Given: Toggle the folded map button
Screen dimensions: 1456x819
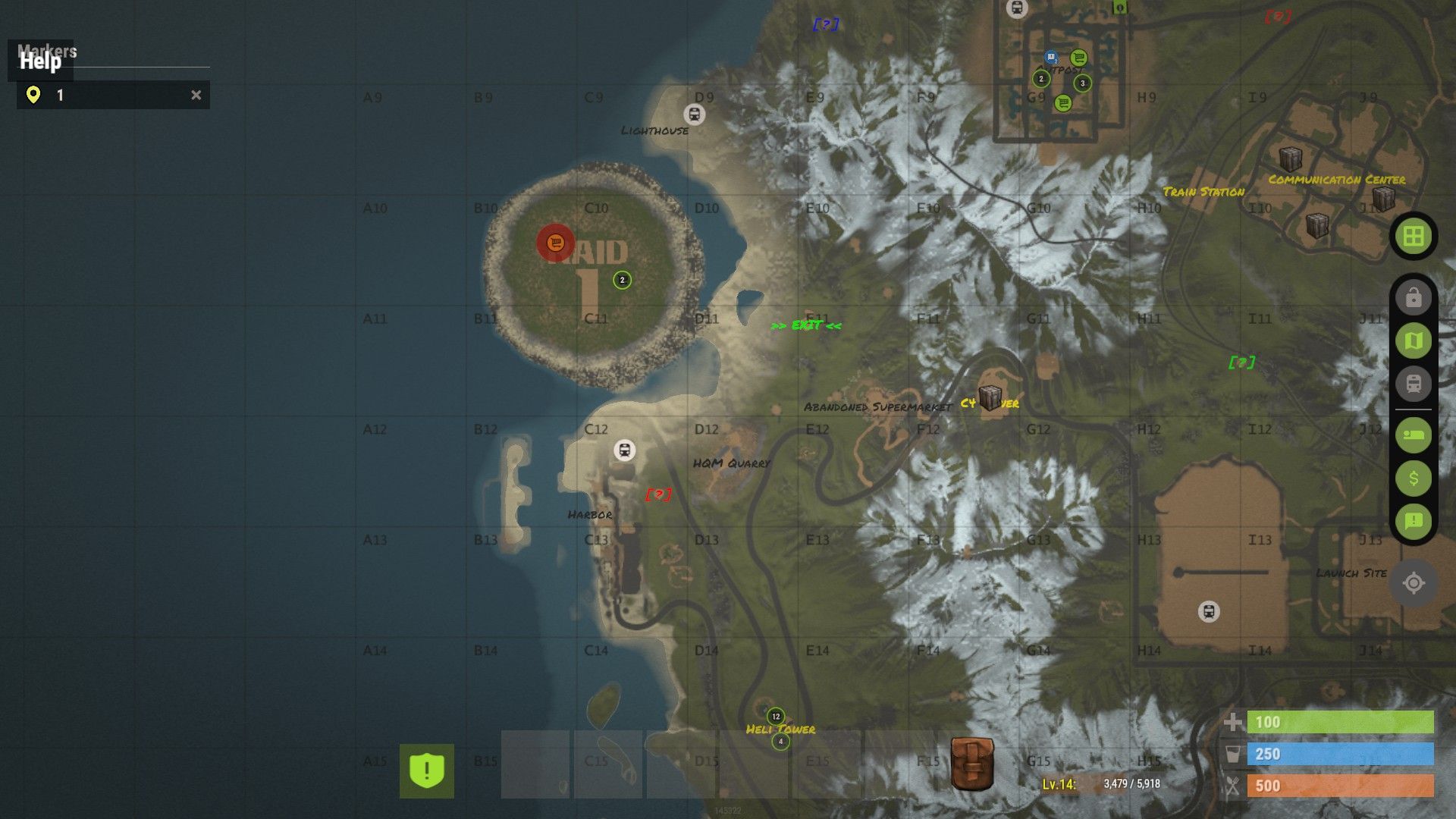Looking at the screenshot, I should click(x=1413, y=341).
